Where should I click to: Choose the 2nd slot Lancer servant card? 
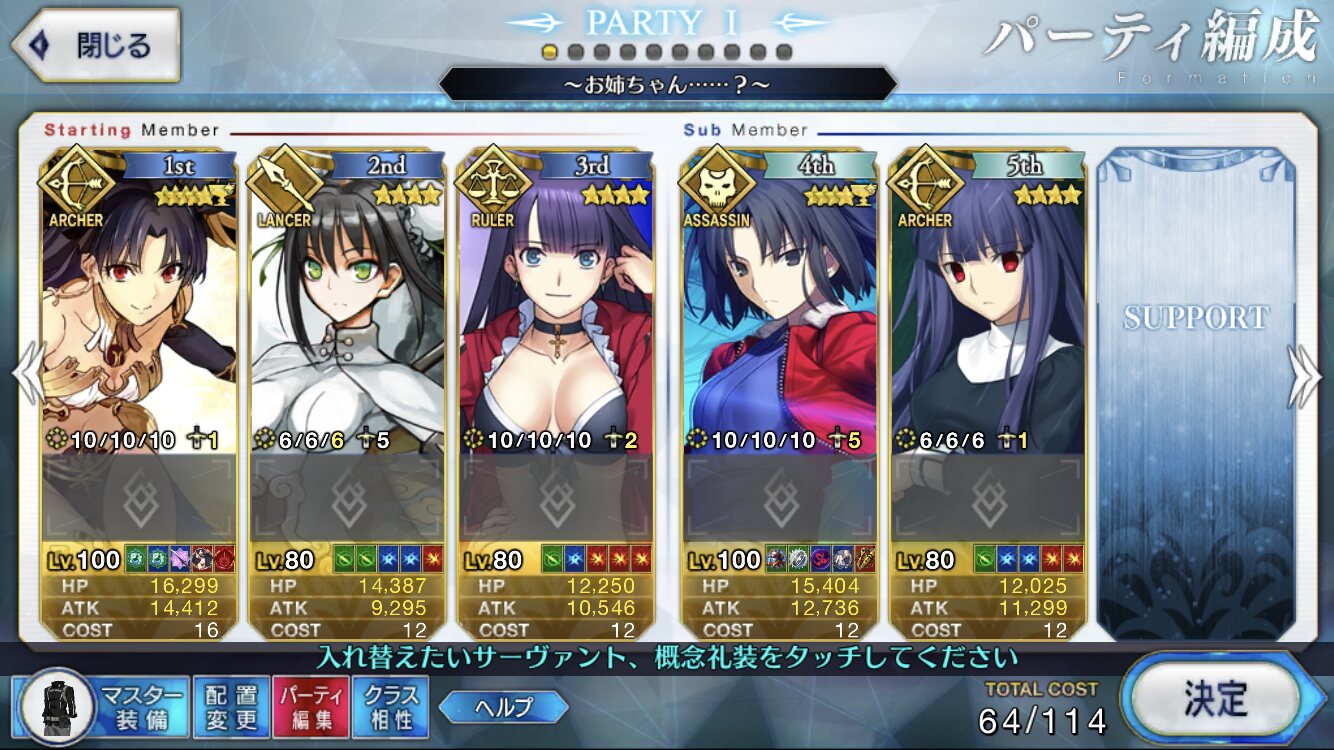coord(347,320)
